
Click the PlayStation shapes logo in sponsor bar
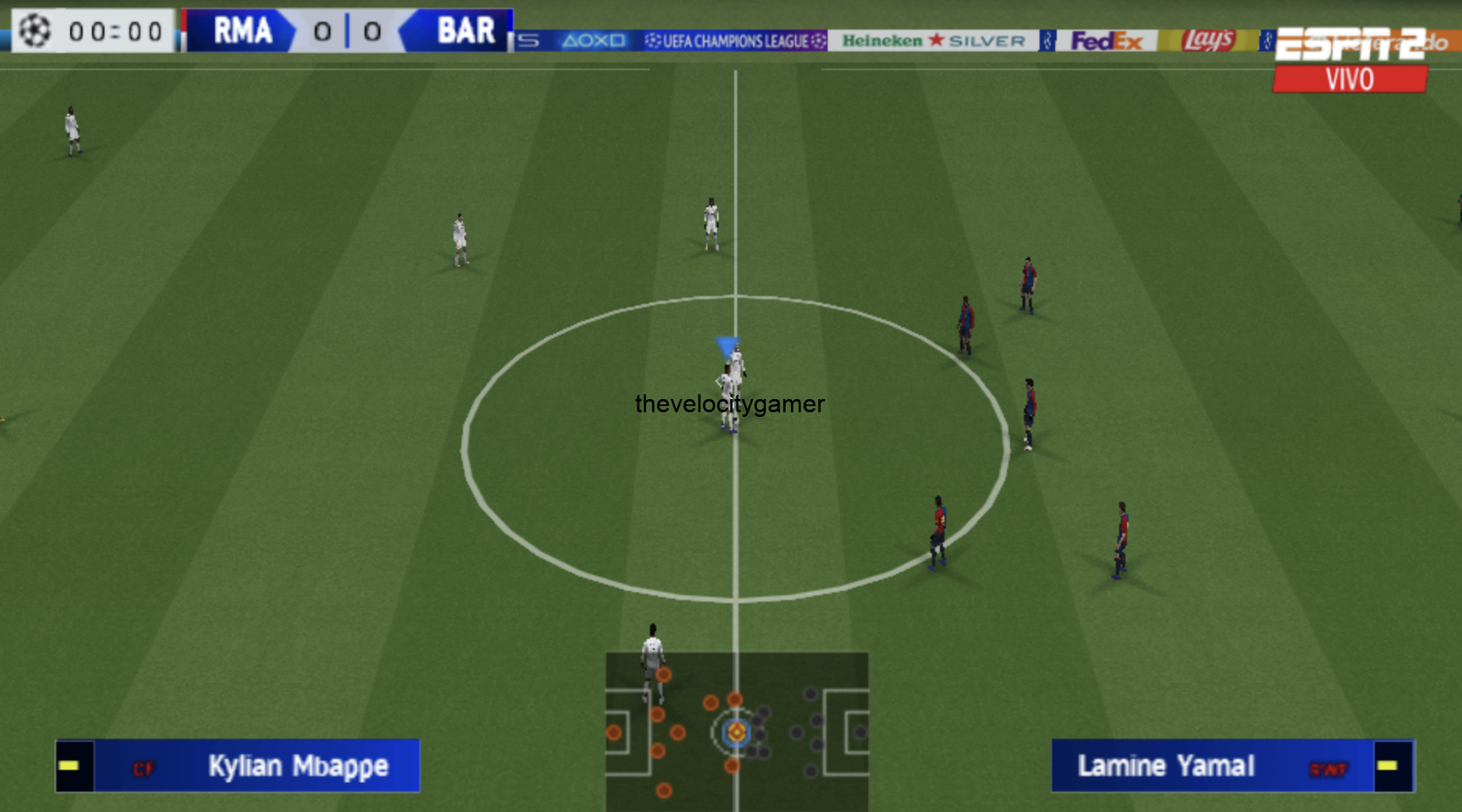(594, 40)
